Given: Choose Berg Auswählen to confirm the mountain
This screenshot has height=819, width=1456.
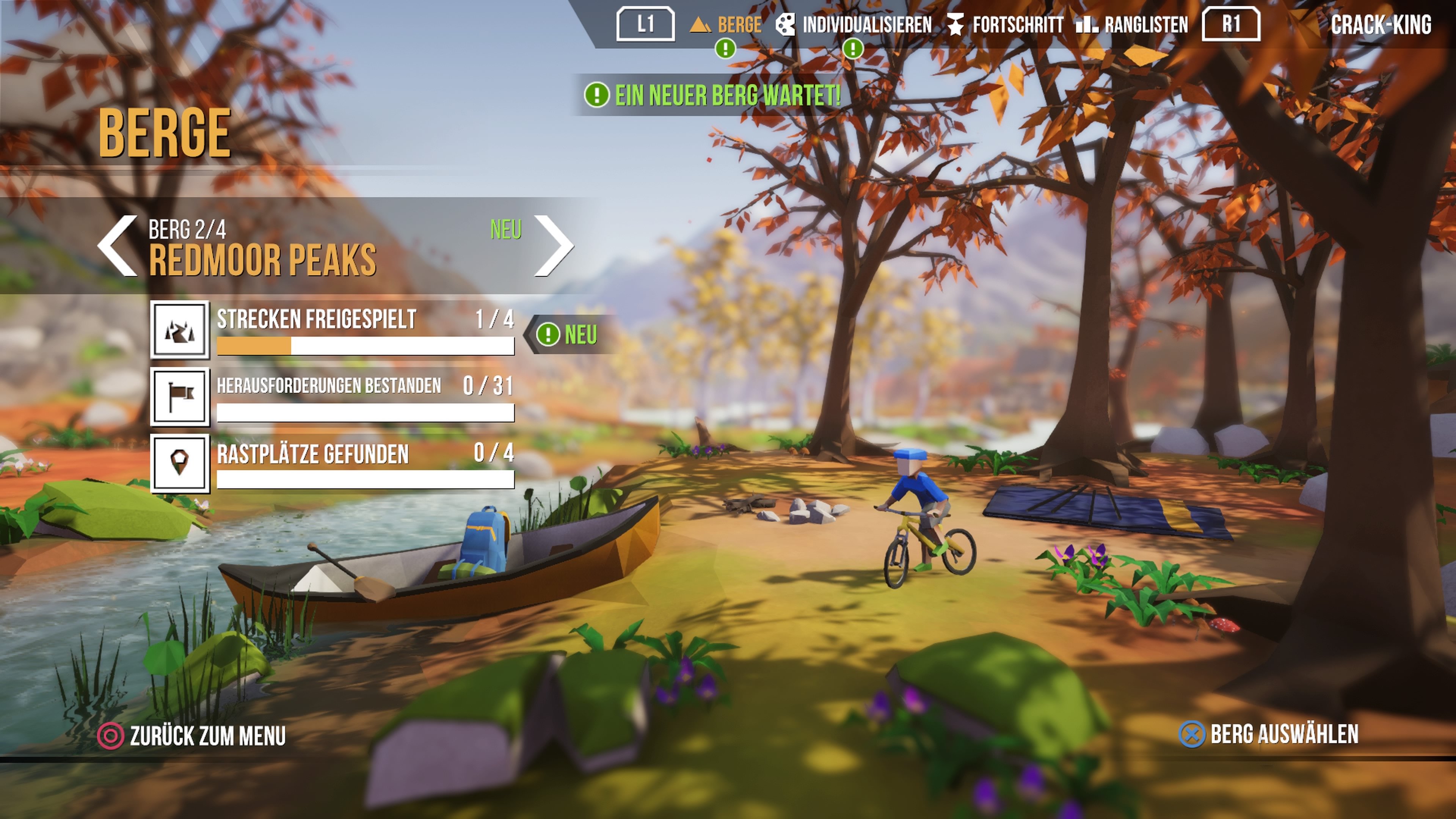Looking at the screenshot, I should 1269,734.
